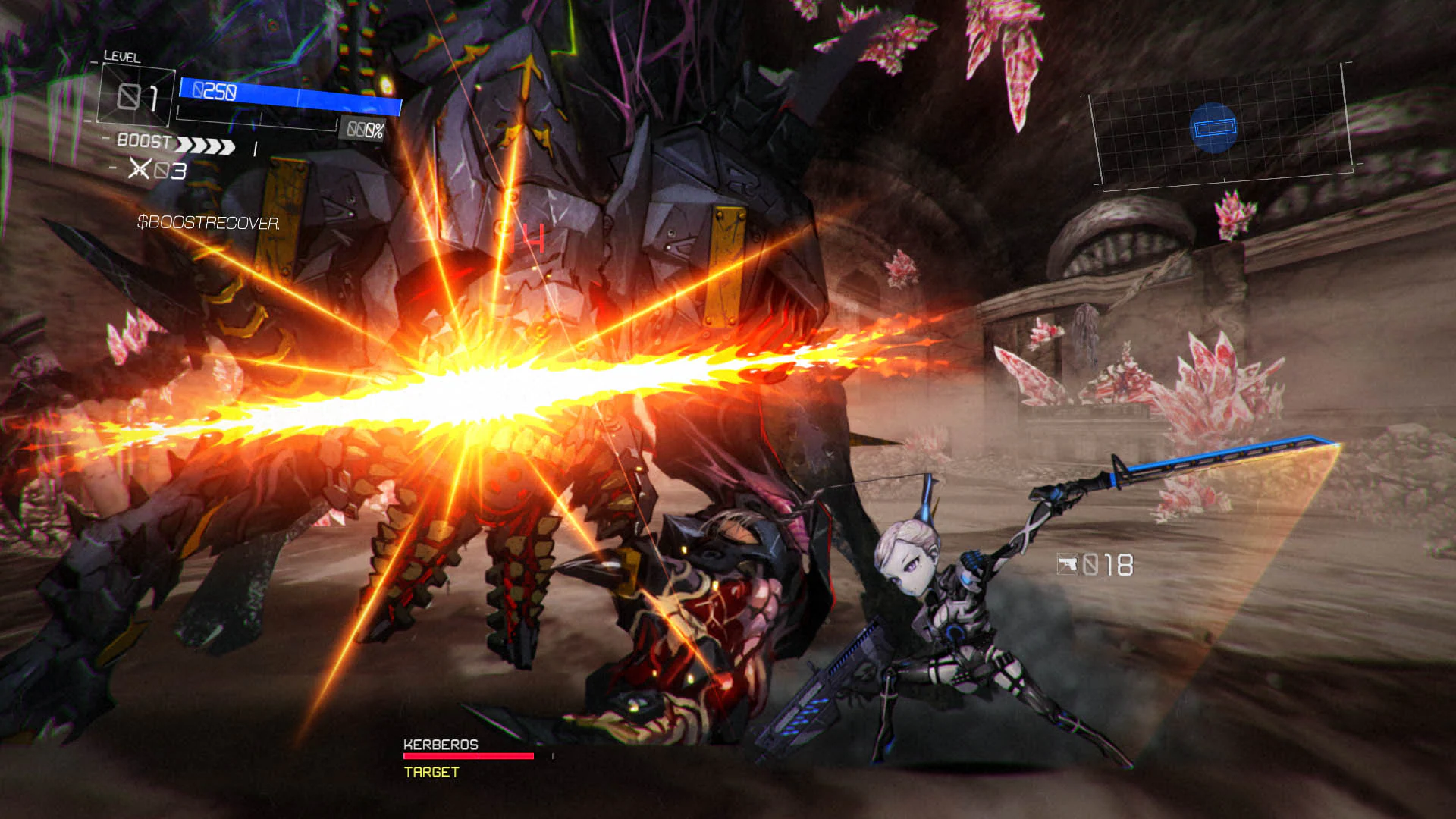
Task: Select the blue player marker on the minimap
Action: pos(1214,128)
